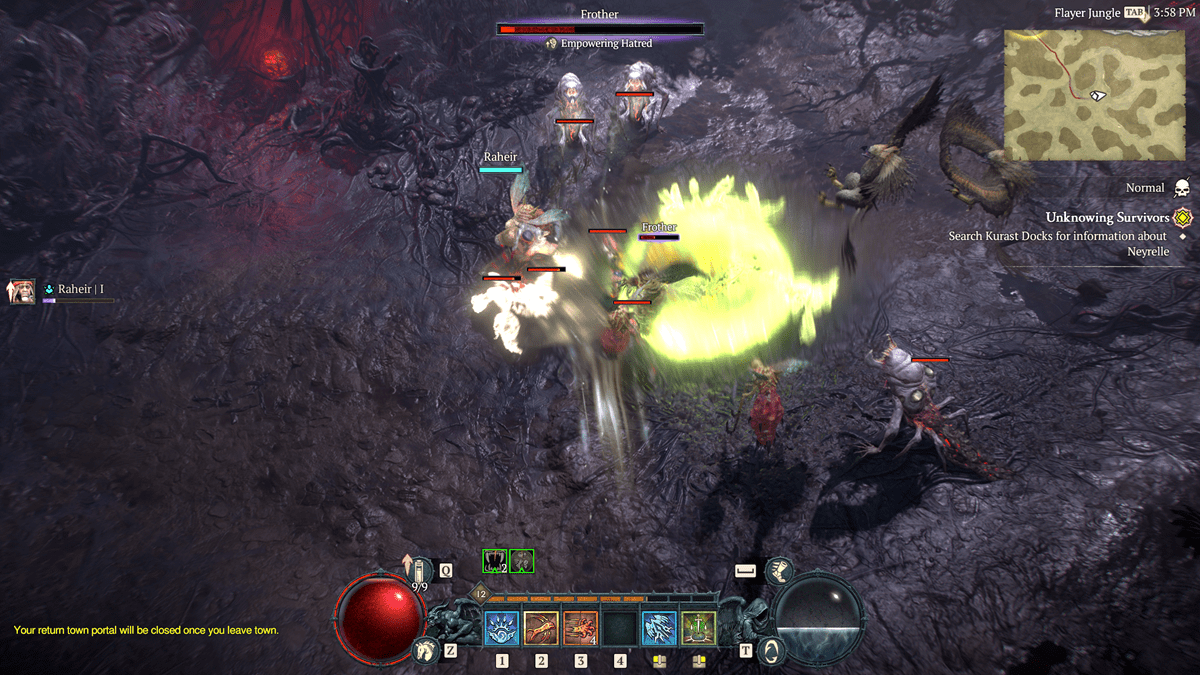Viewport: 1200px width, 675px height.
Task: Inspect the claw buff icon
Action: point(494,561)
